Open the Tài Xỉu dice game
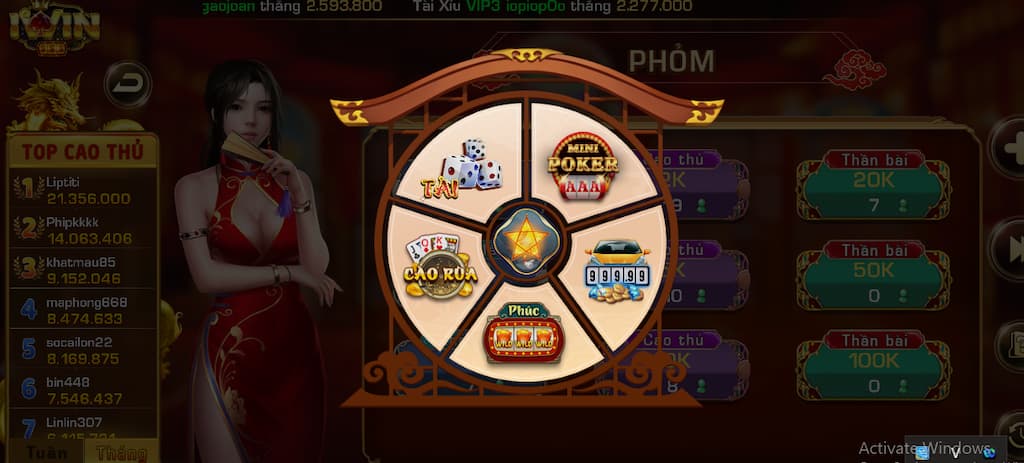 click(x=463, y=166)
